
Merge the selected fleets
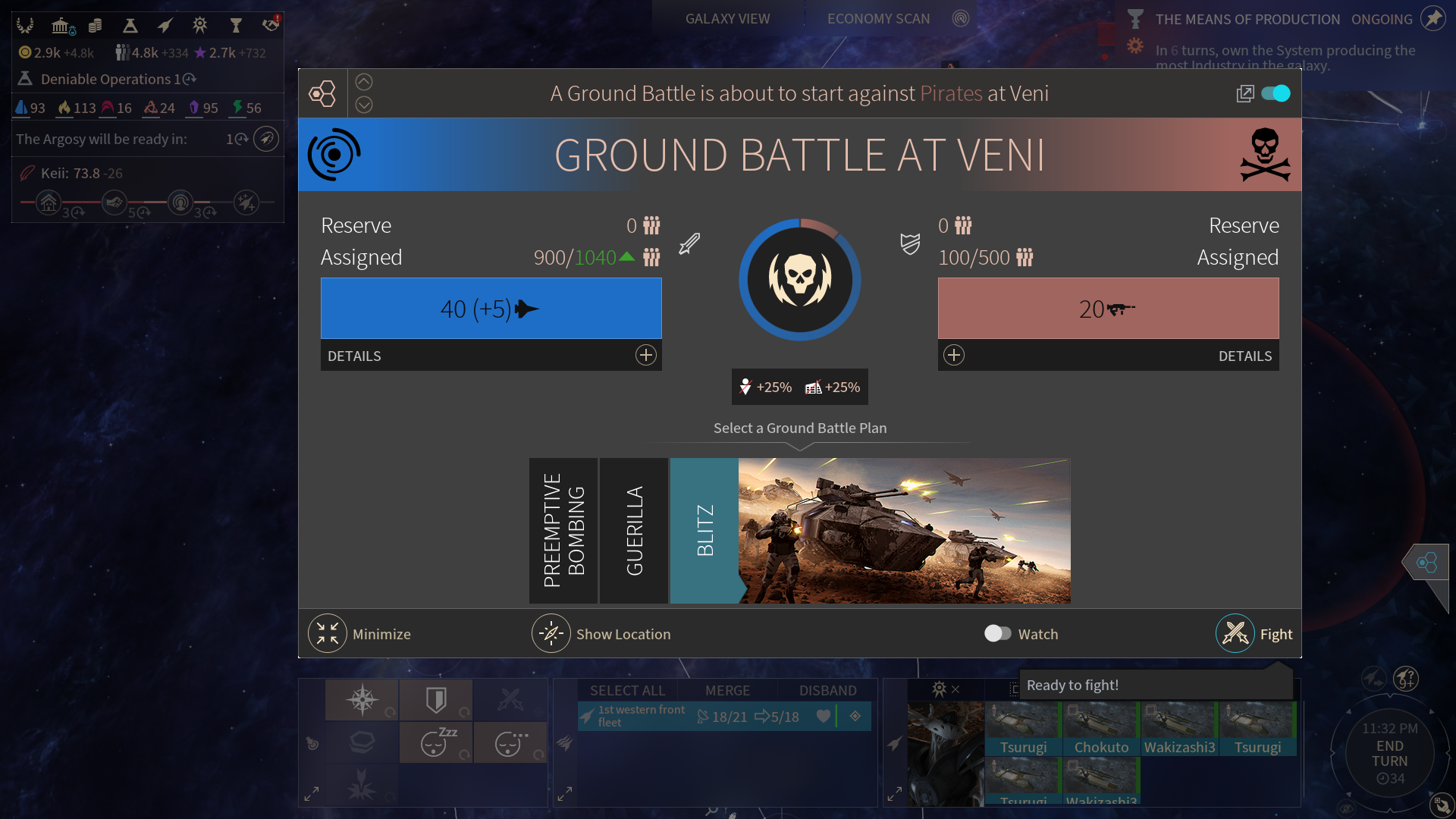click(x=727, y=691)
